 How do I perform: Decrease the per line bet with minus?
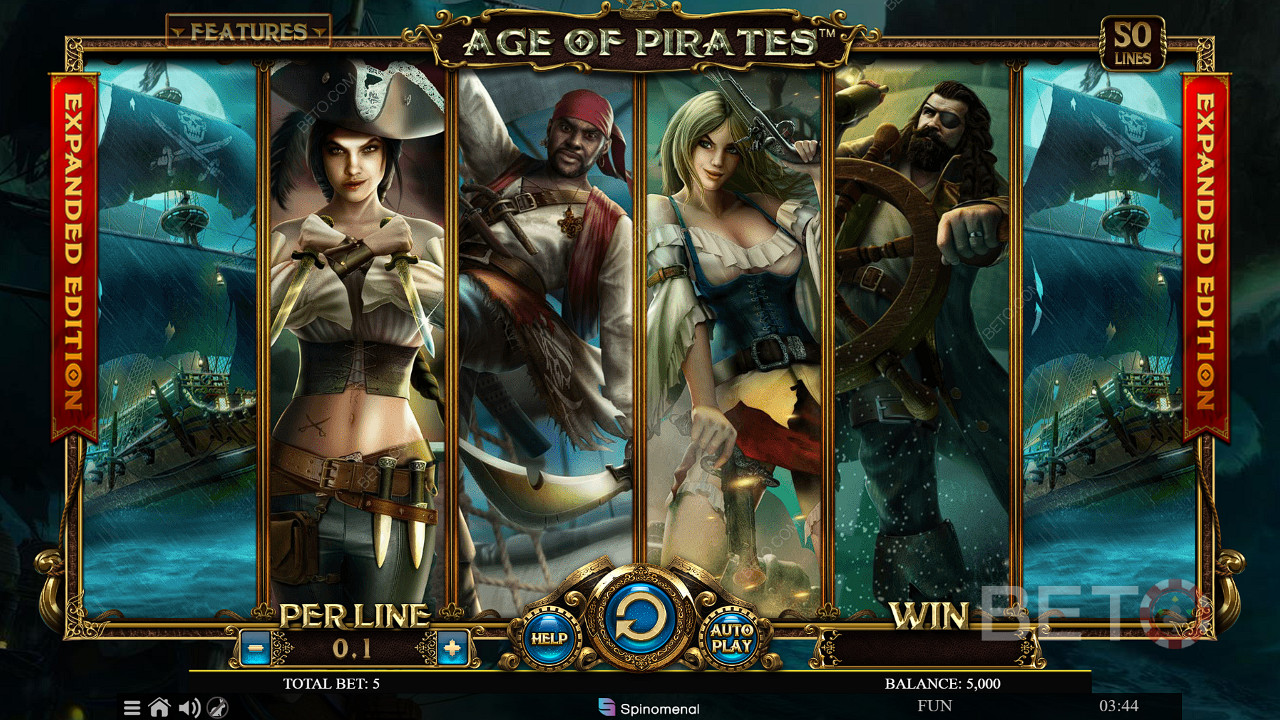pos(254,648)
